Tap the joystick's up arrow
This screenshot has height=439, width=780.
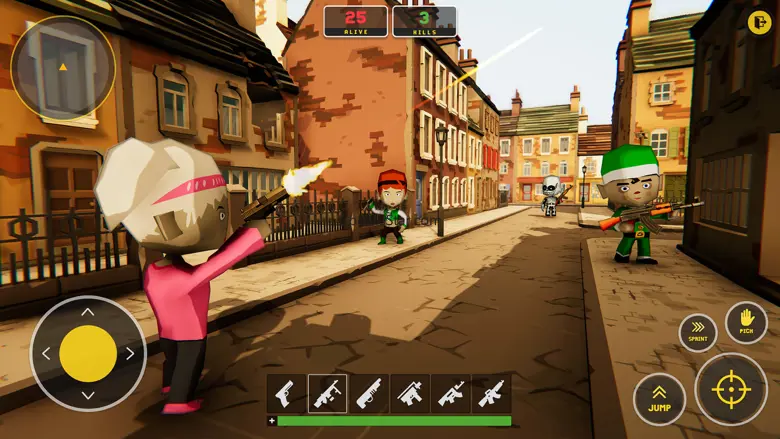pyautogui.click(x=88, y=312)
